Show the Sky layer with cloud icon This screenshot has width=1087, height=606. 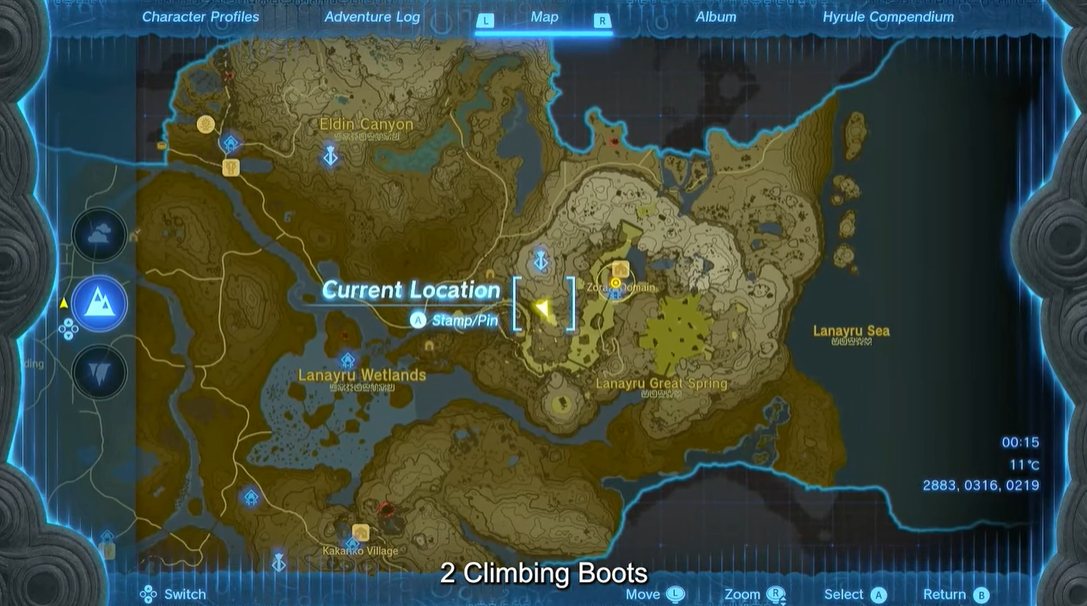point(100,235)
